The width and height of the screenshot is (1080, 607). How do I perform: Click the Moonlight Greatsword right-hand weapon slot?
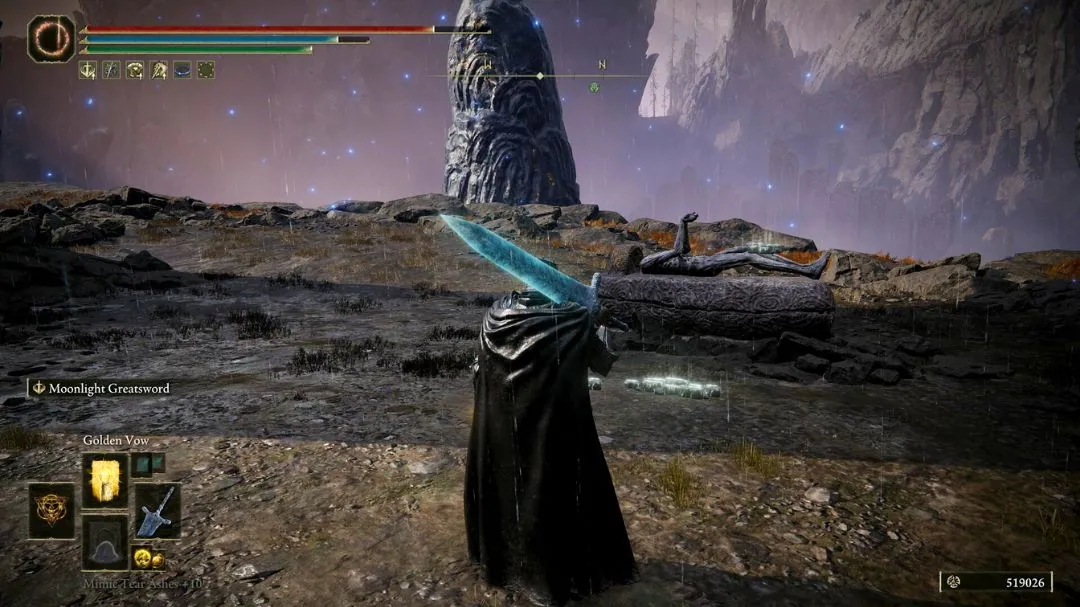pyautogui.click(x=157, y=511)
